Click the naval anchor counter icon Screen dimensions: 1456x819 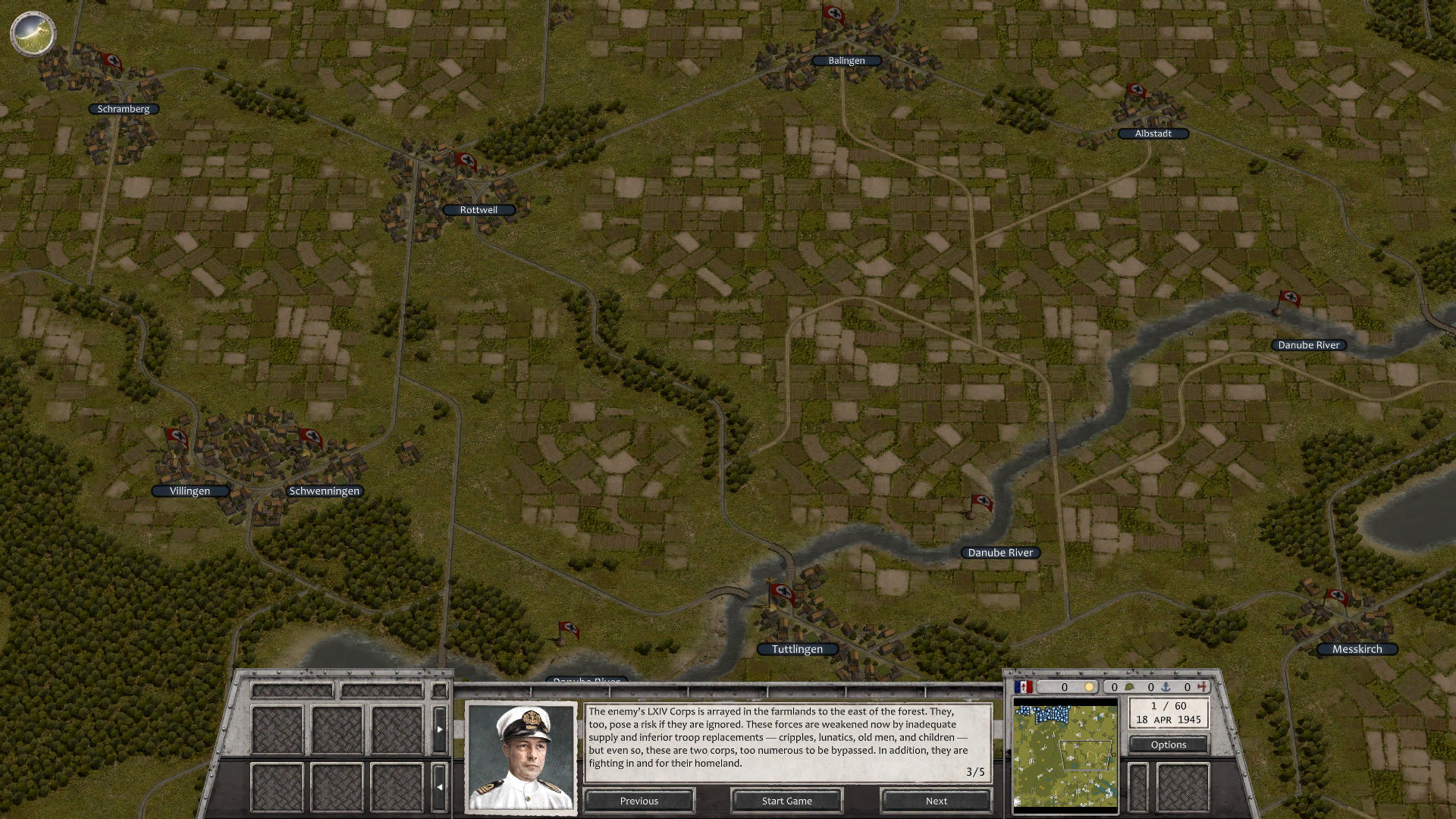click(x=1166, y=687)
